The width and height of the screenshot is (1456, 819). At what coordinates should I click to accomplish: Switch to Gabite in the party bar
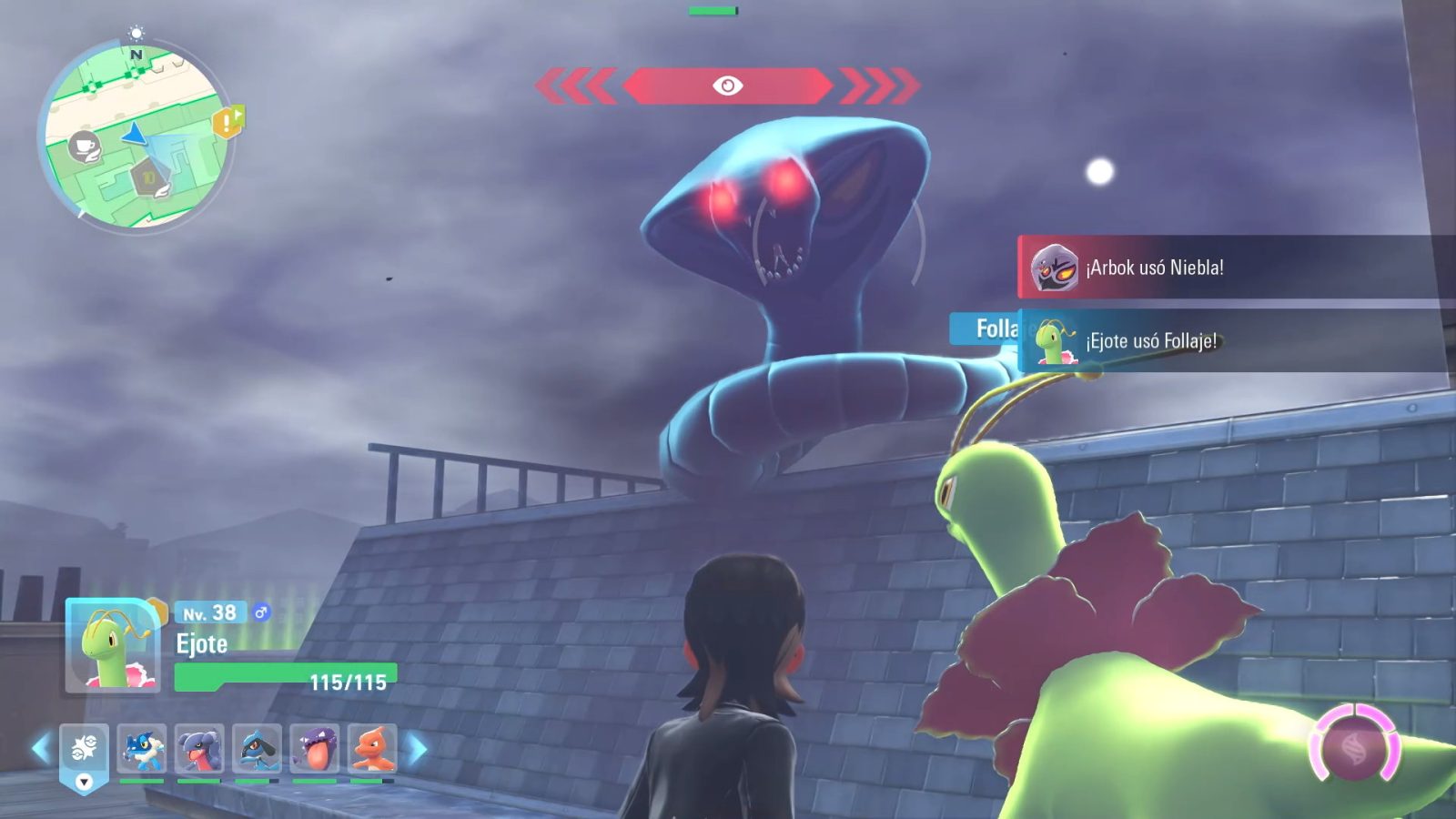click(x=199, y=750)
